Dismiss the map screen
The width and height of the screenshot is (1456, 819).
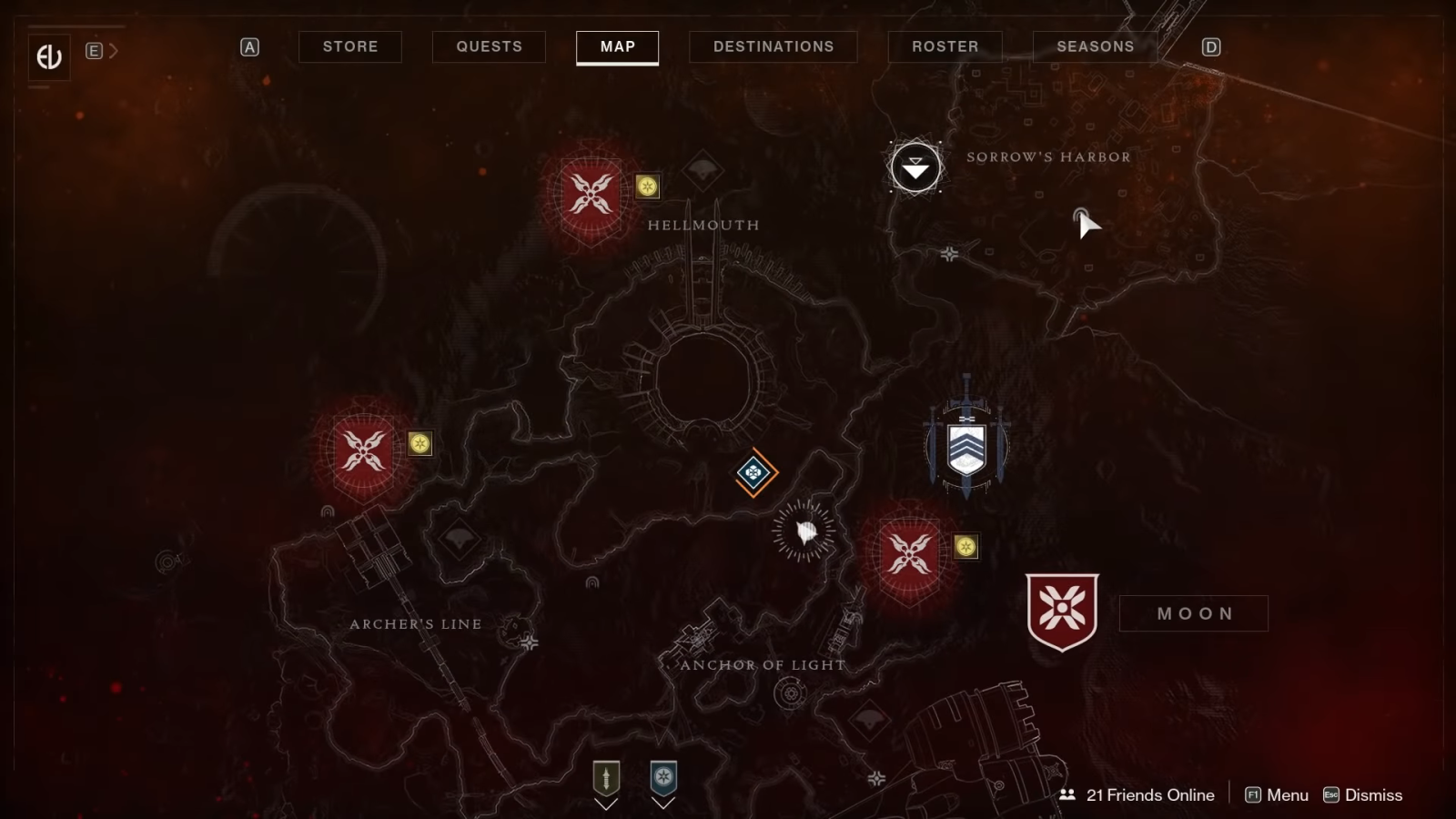[x=1363, y=795]
